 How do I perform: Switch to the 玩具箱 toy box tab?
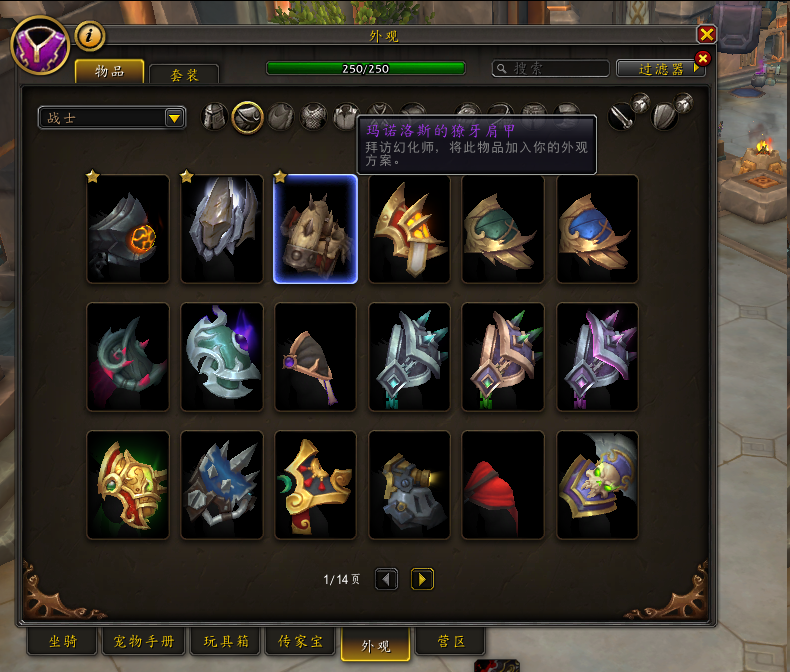[226, 641]
